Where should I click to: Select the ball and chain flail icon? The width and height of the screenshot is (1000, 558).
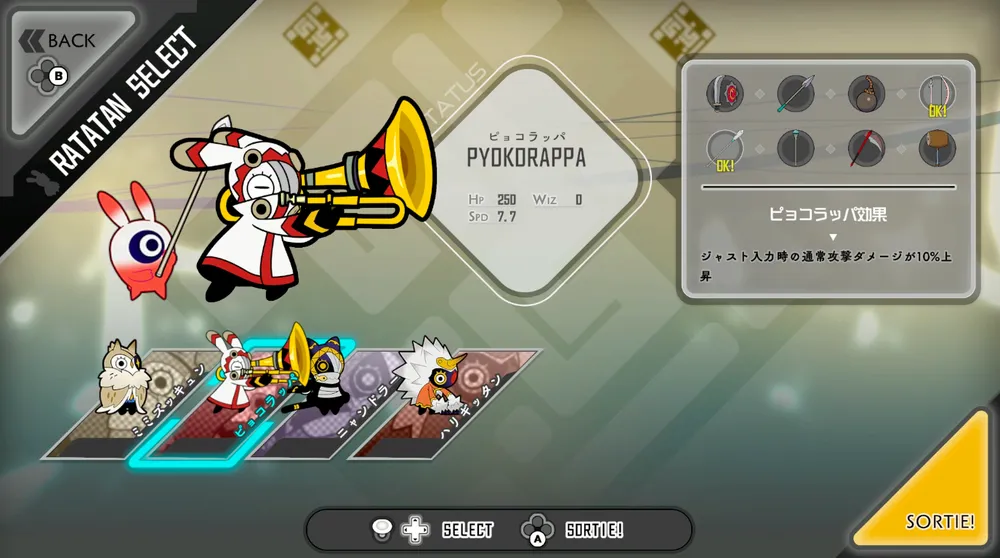coord(867,94)
